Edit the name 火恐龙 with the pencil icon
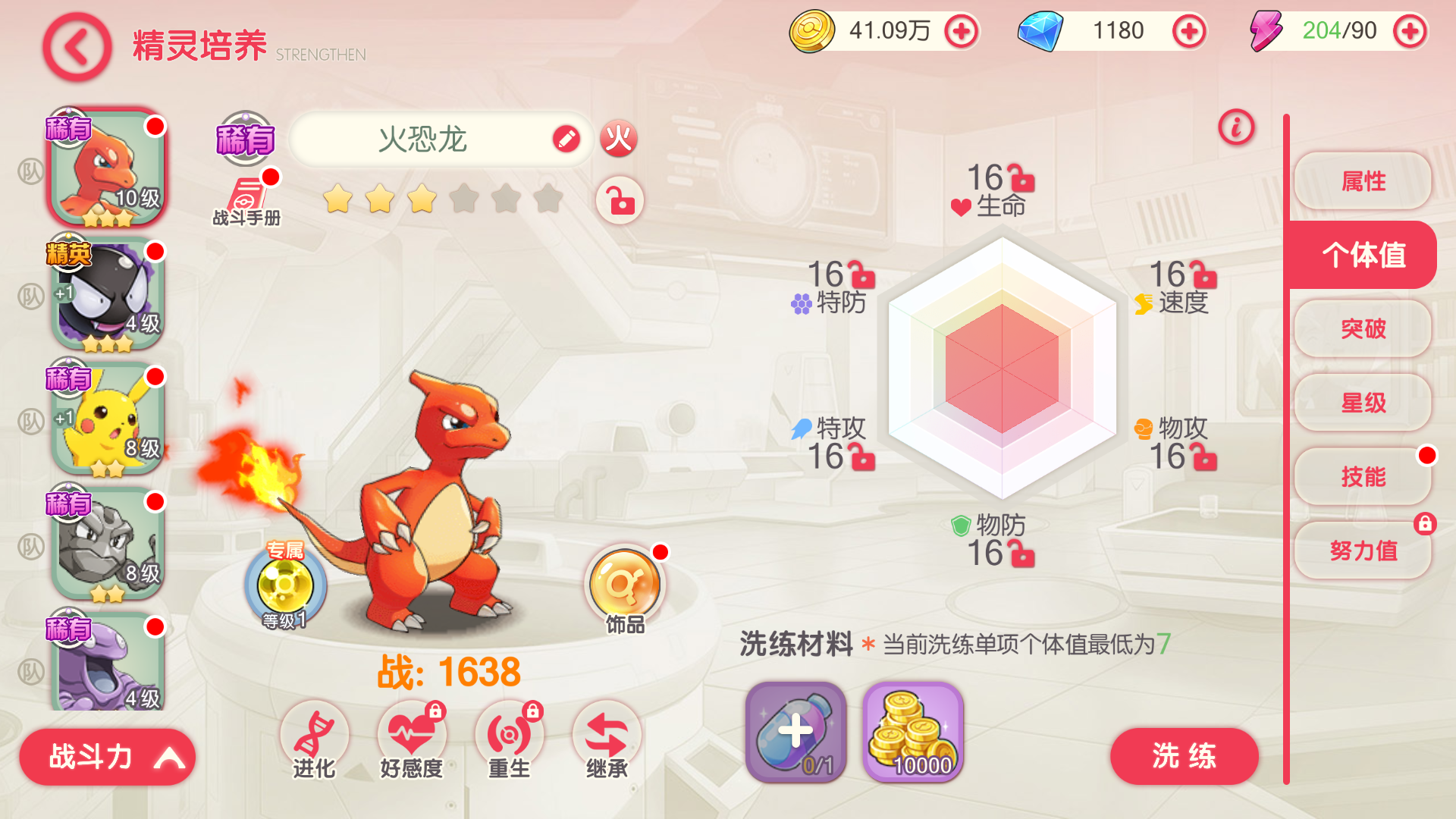 566,139
